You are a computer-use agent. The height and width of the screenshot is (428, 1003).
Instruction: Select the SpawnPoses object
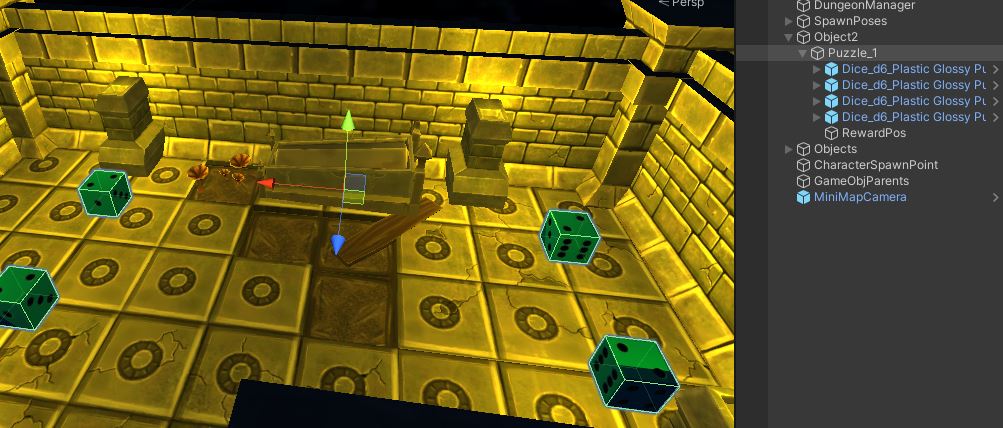849,21
